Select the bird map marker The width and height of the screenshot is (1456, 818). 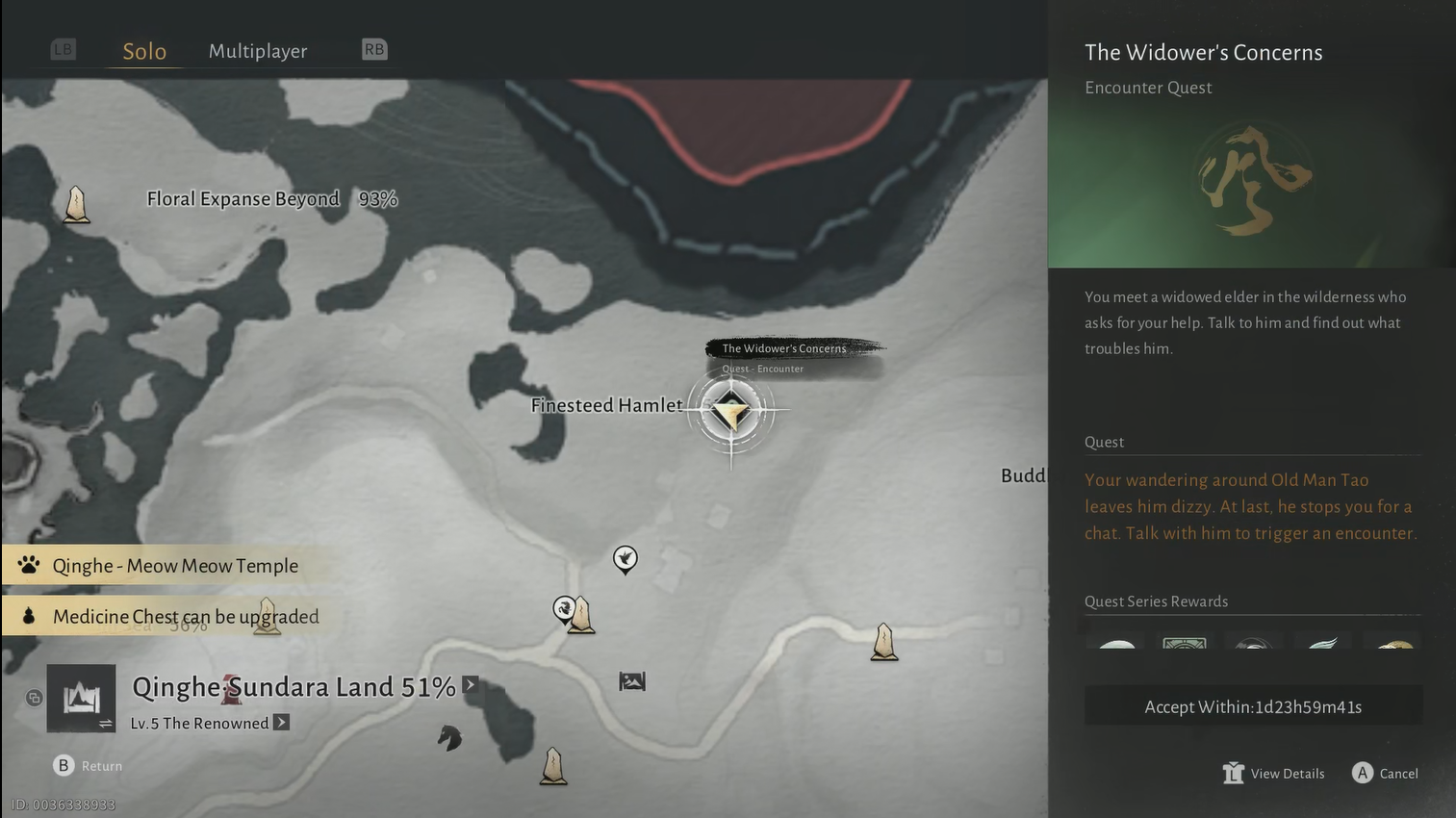(x=626, y=558)
